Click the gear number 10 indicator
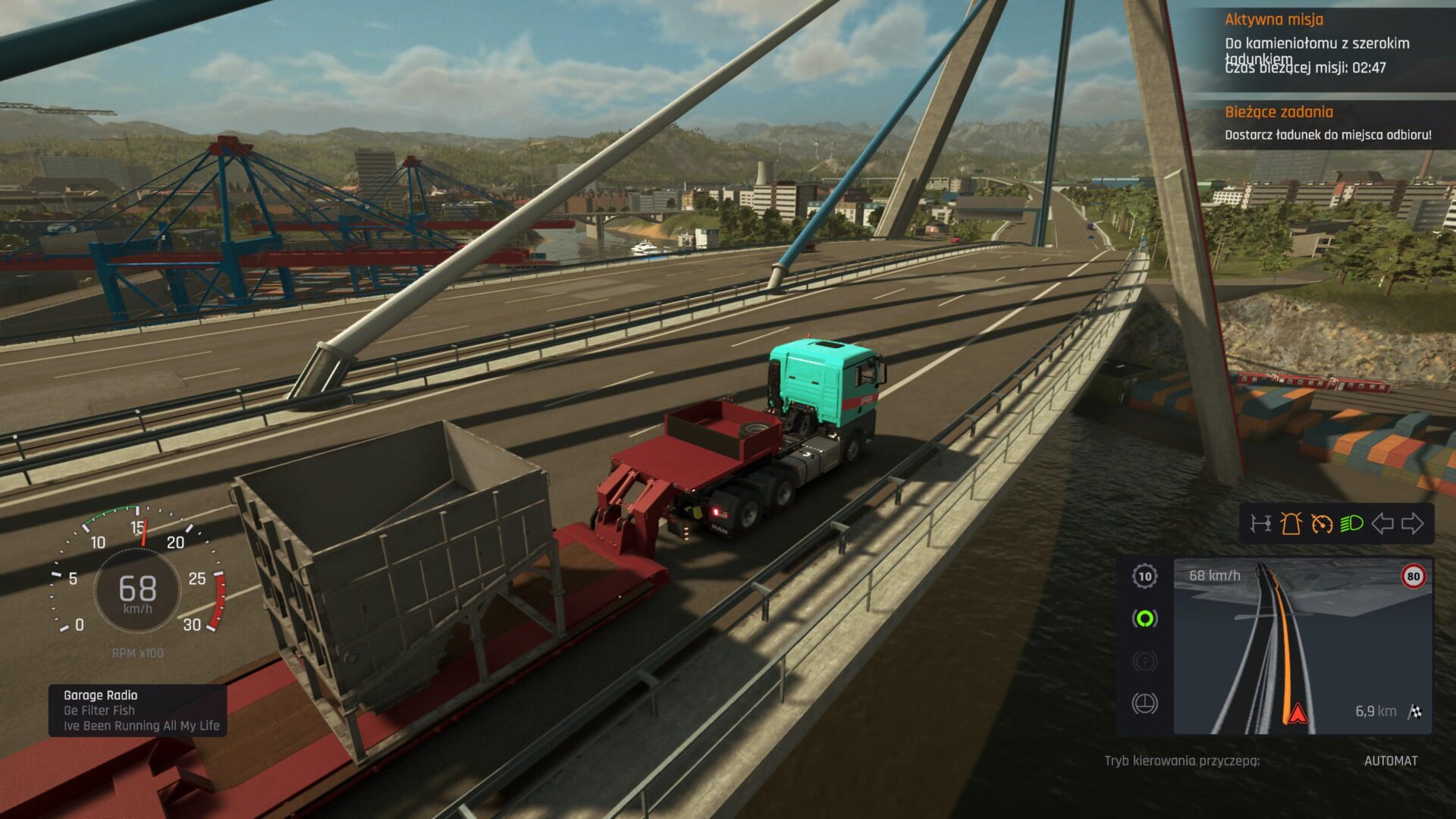 coord(1144,576)
